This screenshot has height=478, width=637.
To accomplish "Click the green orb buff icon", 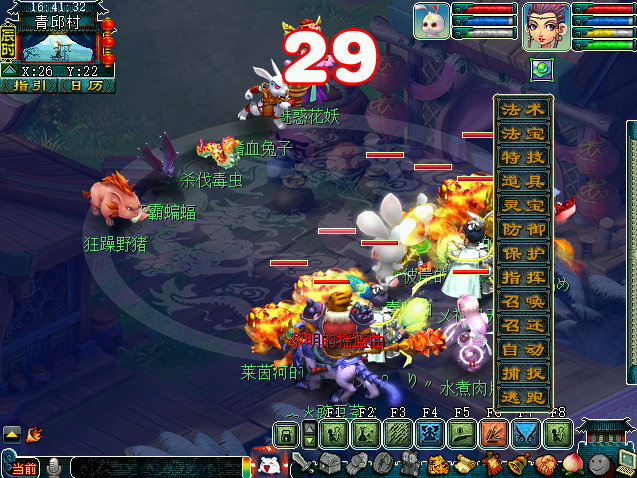I will [x=541, y=69].
